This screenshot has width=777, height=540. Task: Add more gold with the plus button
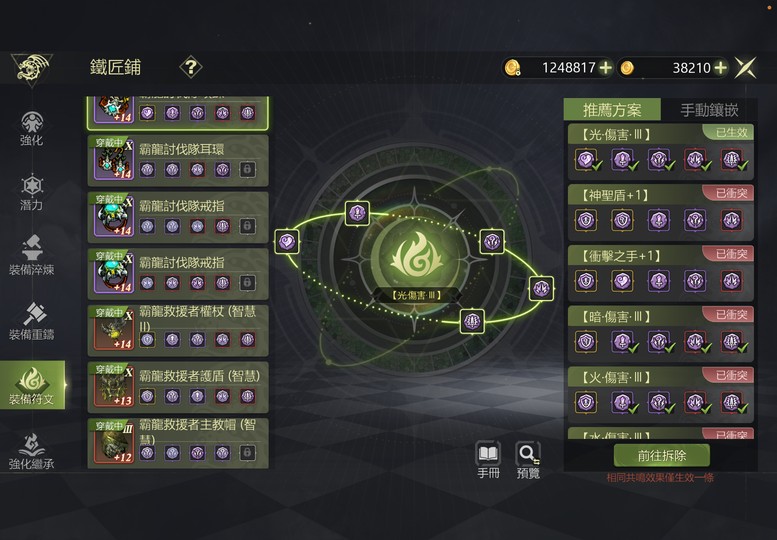tap(605, 68)
